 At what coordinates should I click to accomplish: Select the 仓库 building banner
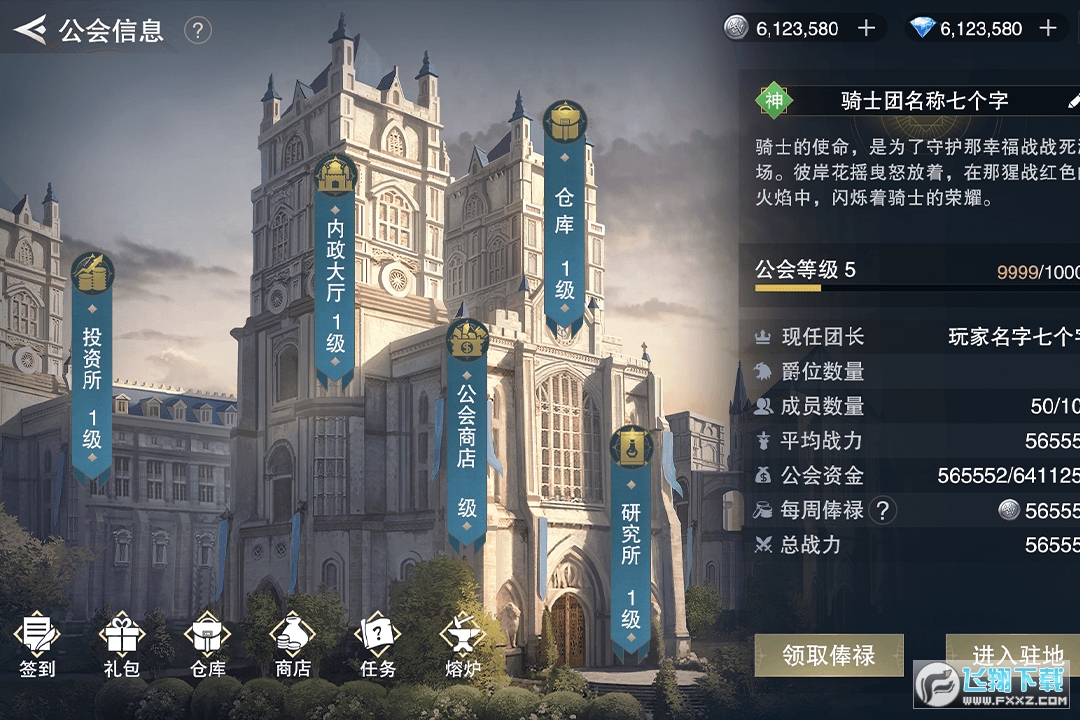coord(565,220)
